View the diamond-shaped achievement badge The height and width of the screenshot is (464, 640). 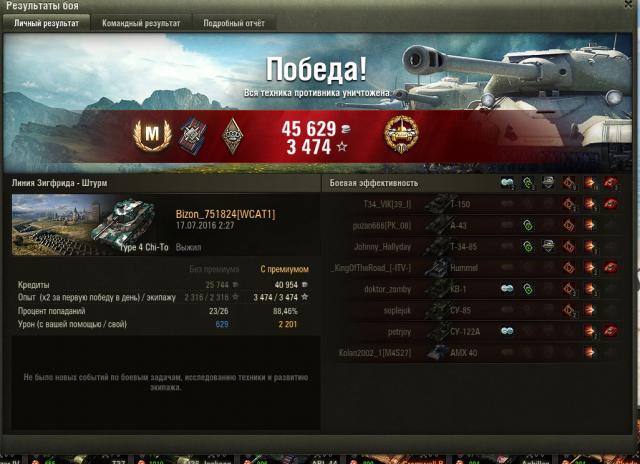233,134
